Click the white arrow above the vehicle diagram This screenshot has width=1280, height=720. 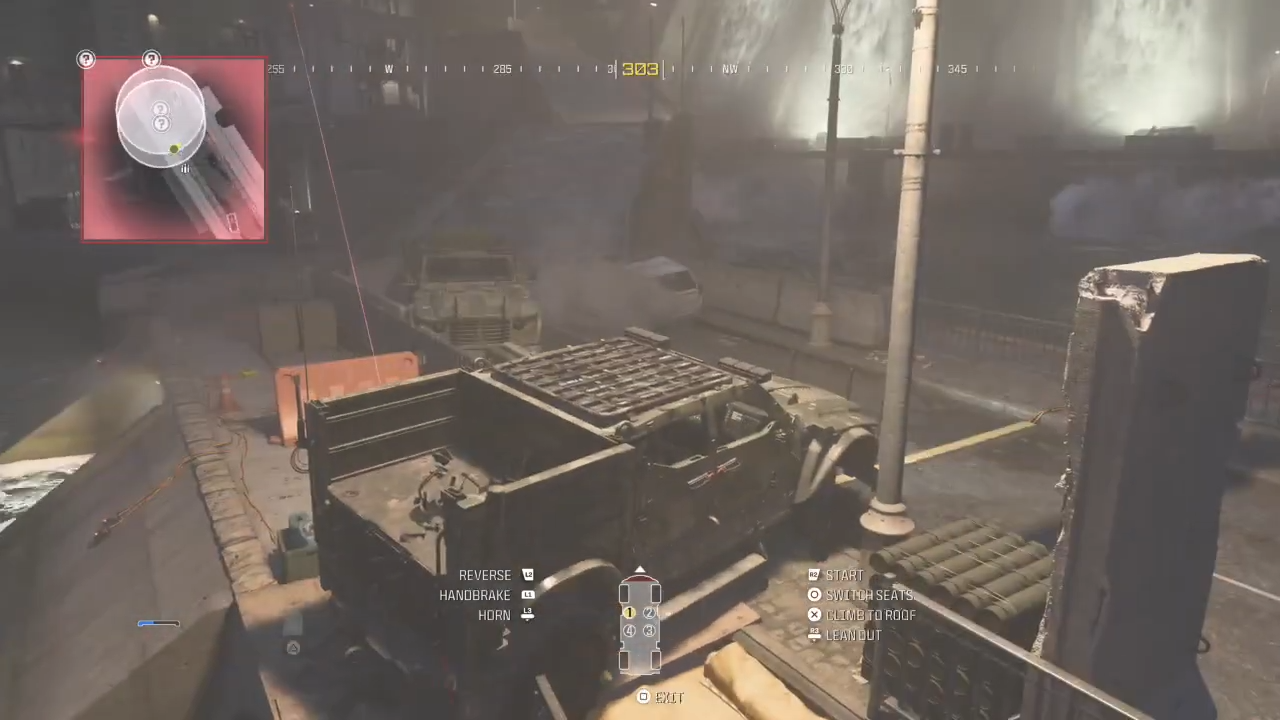pyautogui.click(x=640, y=569)
